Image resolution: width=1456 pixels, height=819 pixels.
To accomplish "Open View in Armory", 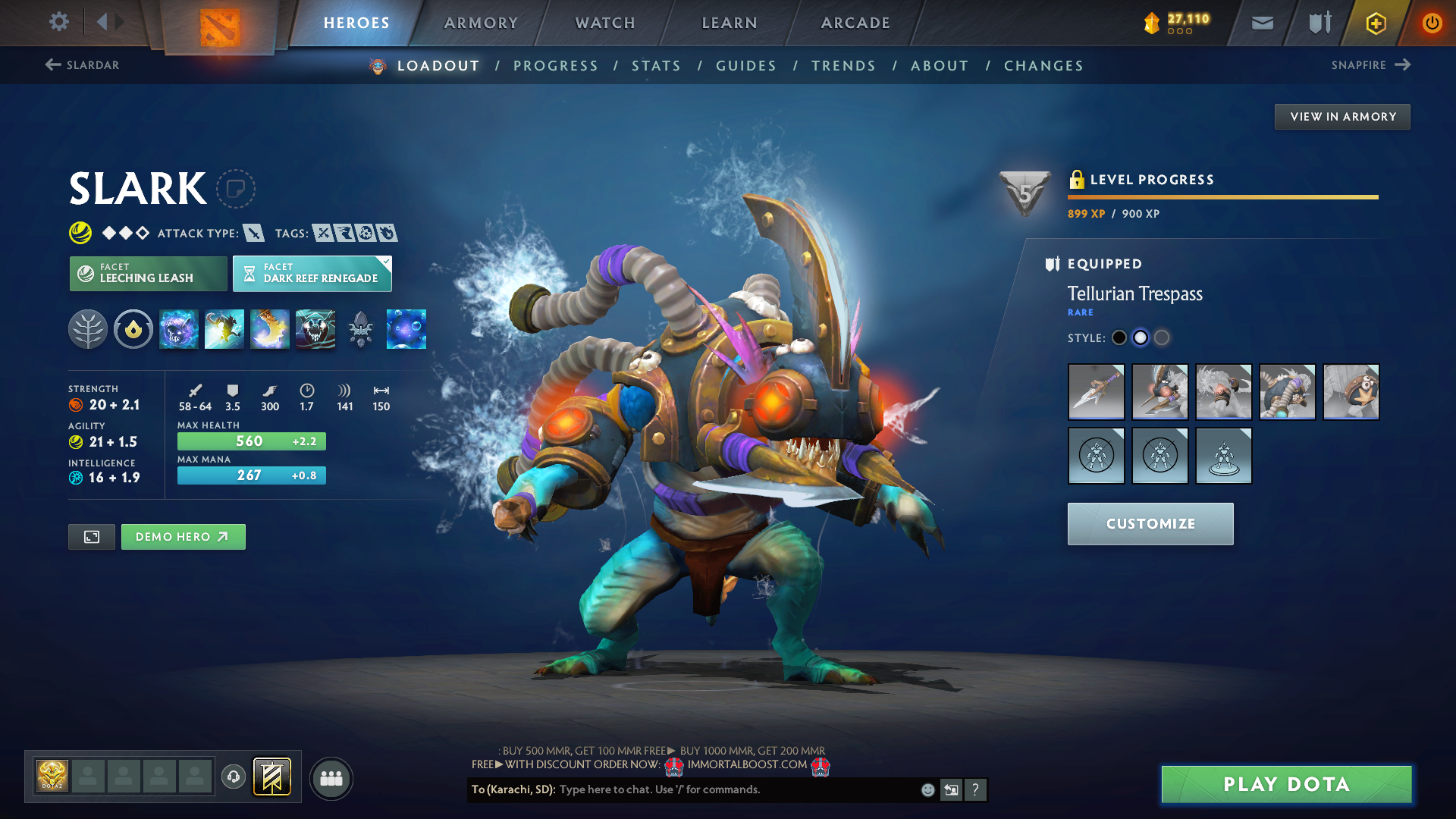I will 1342,117.
